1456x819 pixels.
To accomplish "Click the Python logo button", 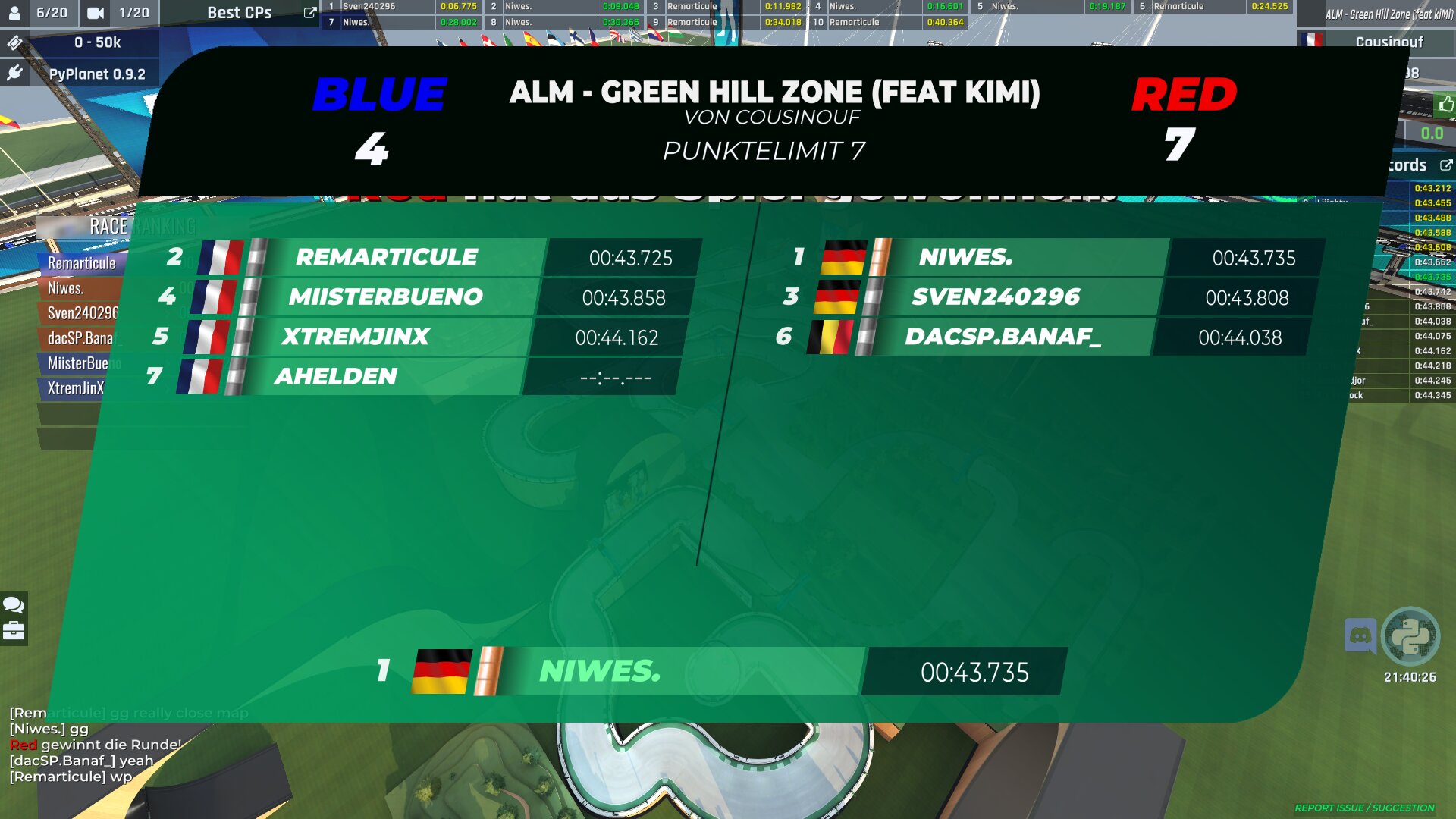I will point(1410,635).
